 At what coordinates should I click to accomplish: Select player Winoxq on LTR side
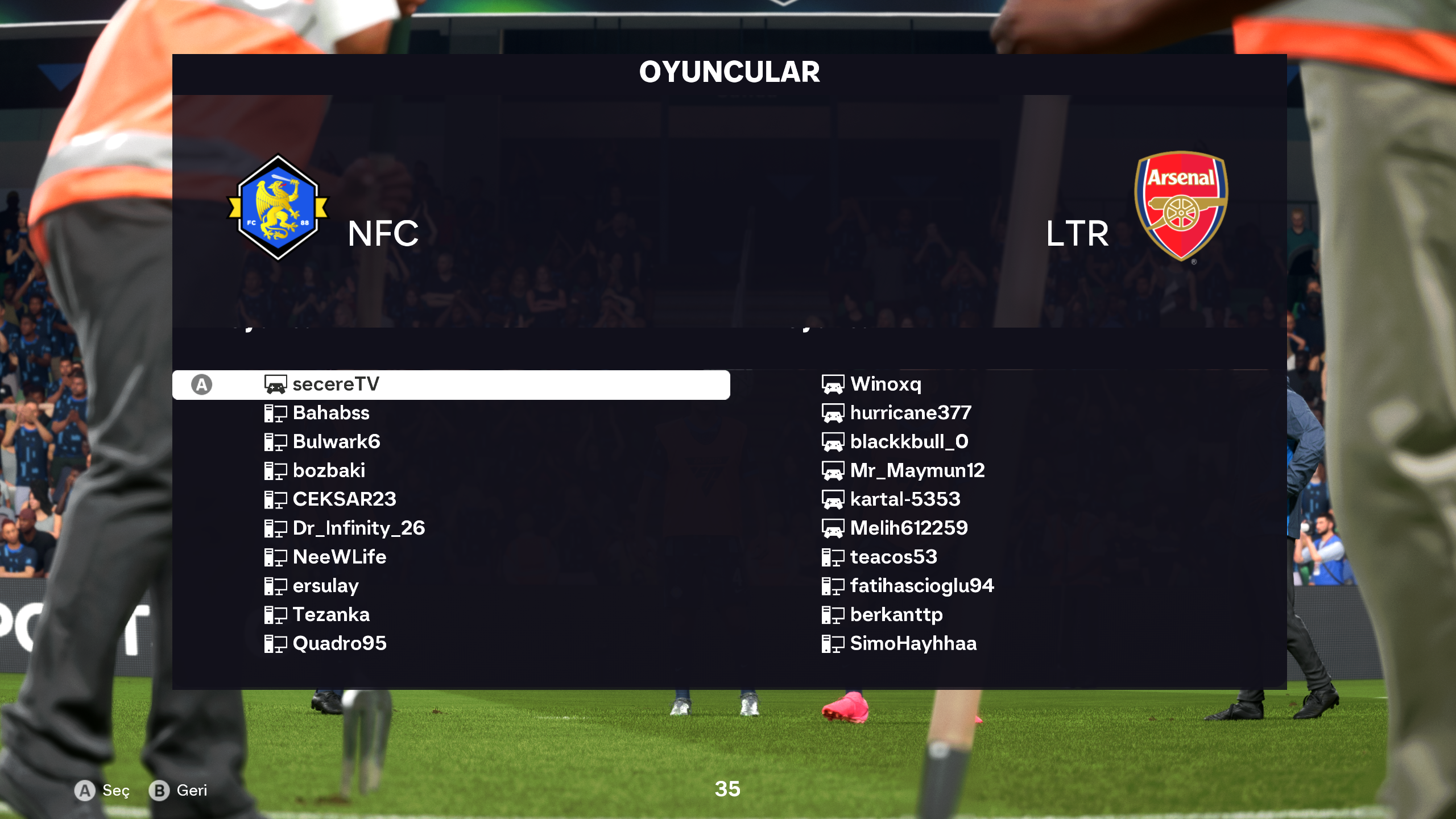(886, 384)
